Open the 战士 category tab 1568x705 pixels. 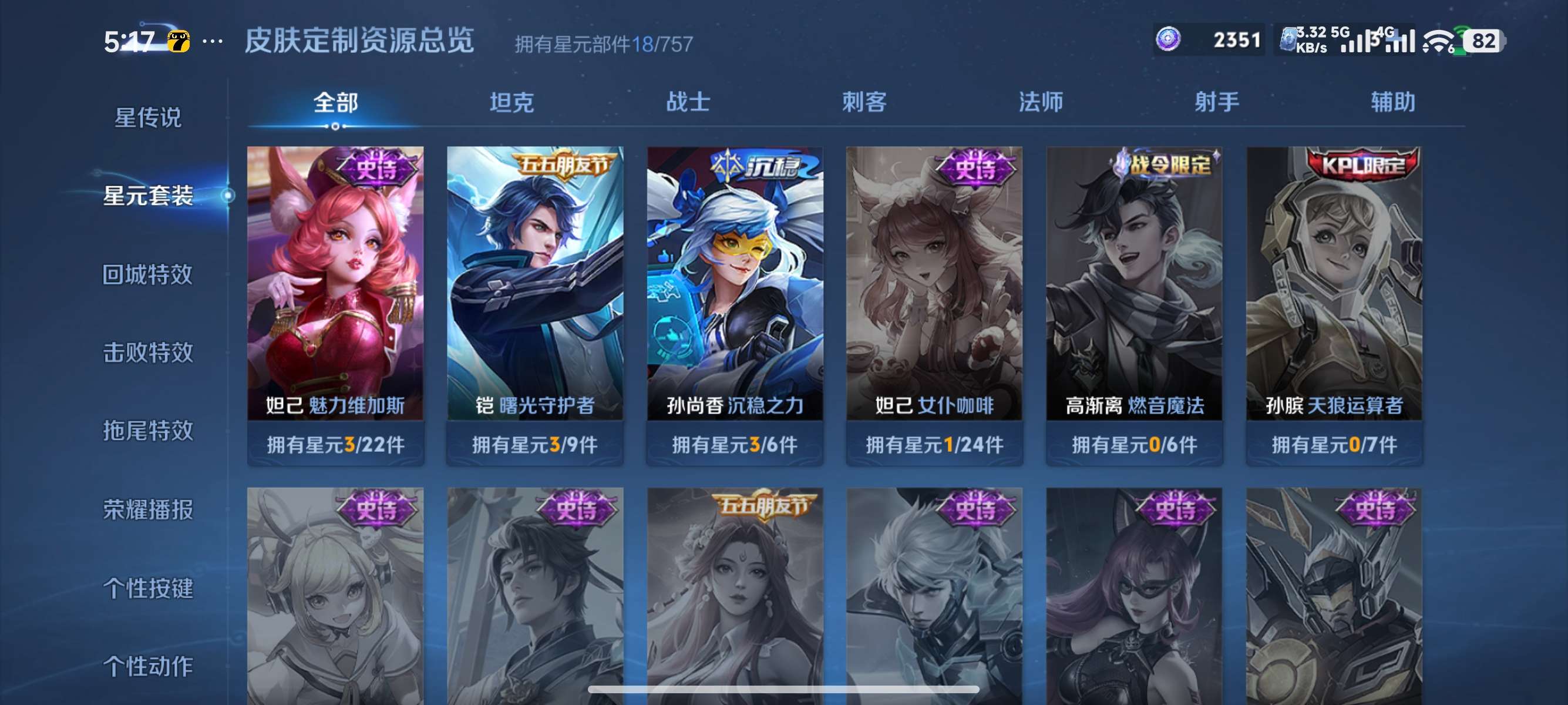tap(688, 102)
